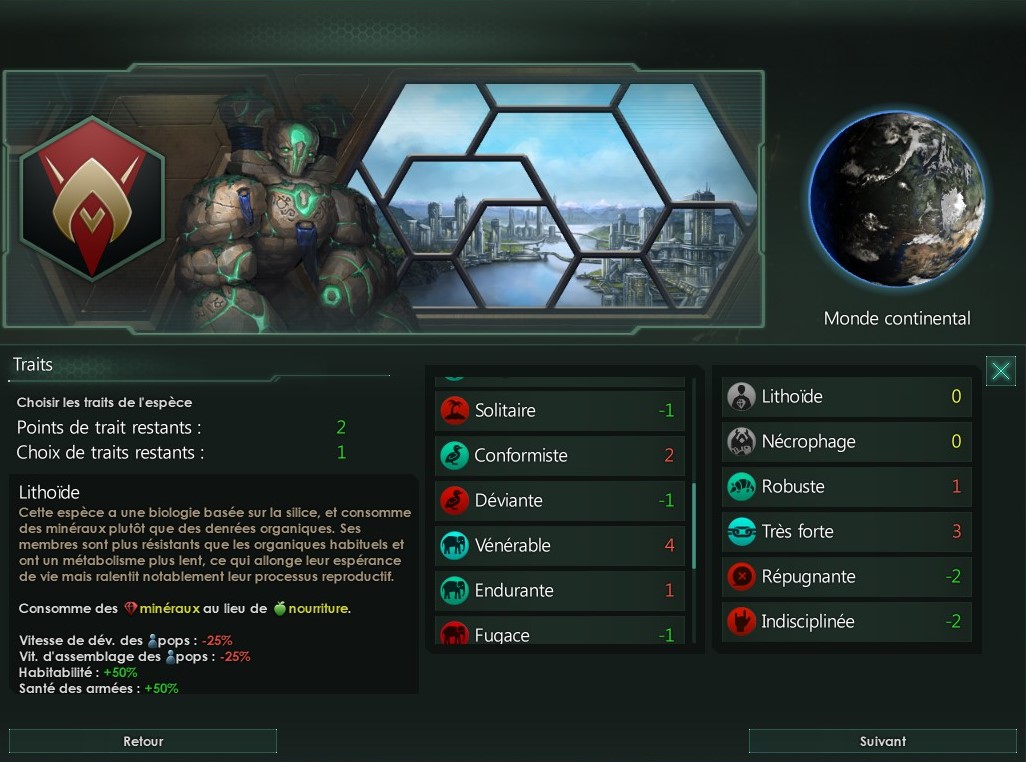Choose the Fugace trait
The image size is (1026, 762).
coord(560,633)
